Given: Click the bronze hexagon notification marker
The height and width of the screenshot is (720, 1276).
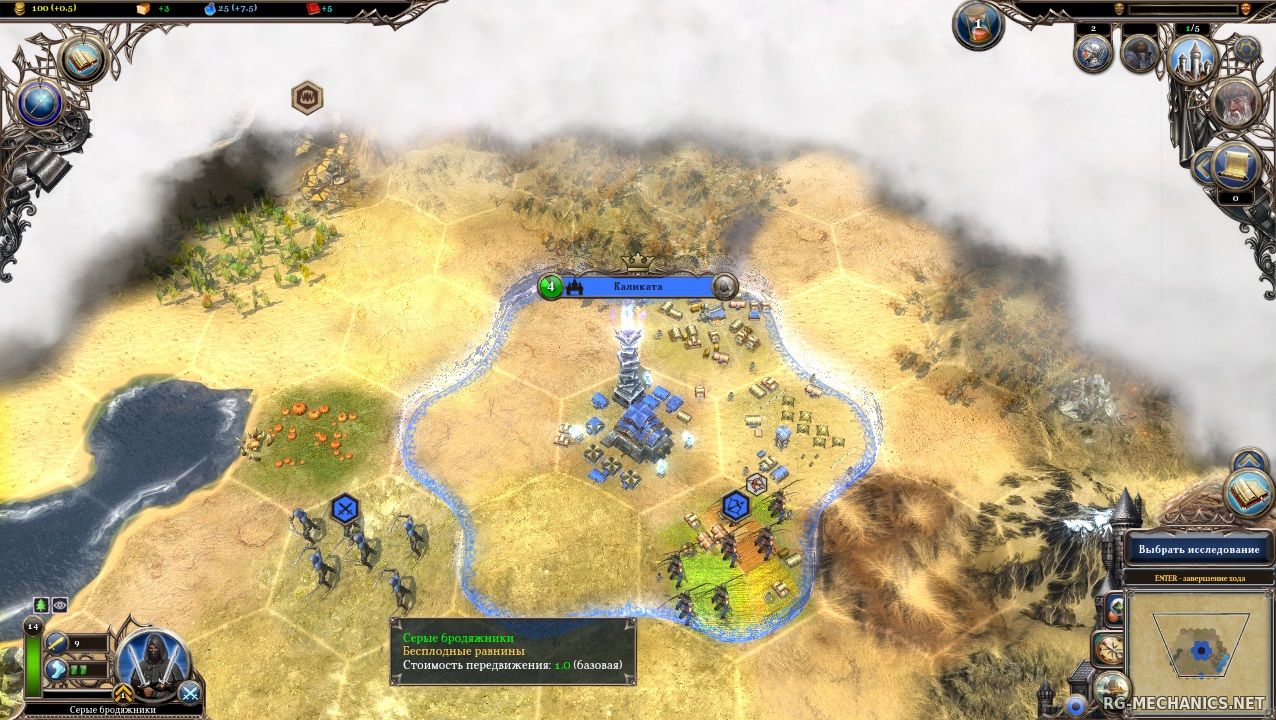Looking at the screenshot, I should (x=307, y=97).
